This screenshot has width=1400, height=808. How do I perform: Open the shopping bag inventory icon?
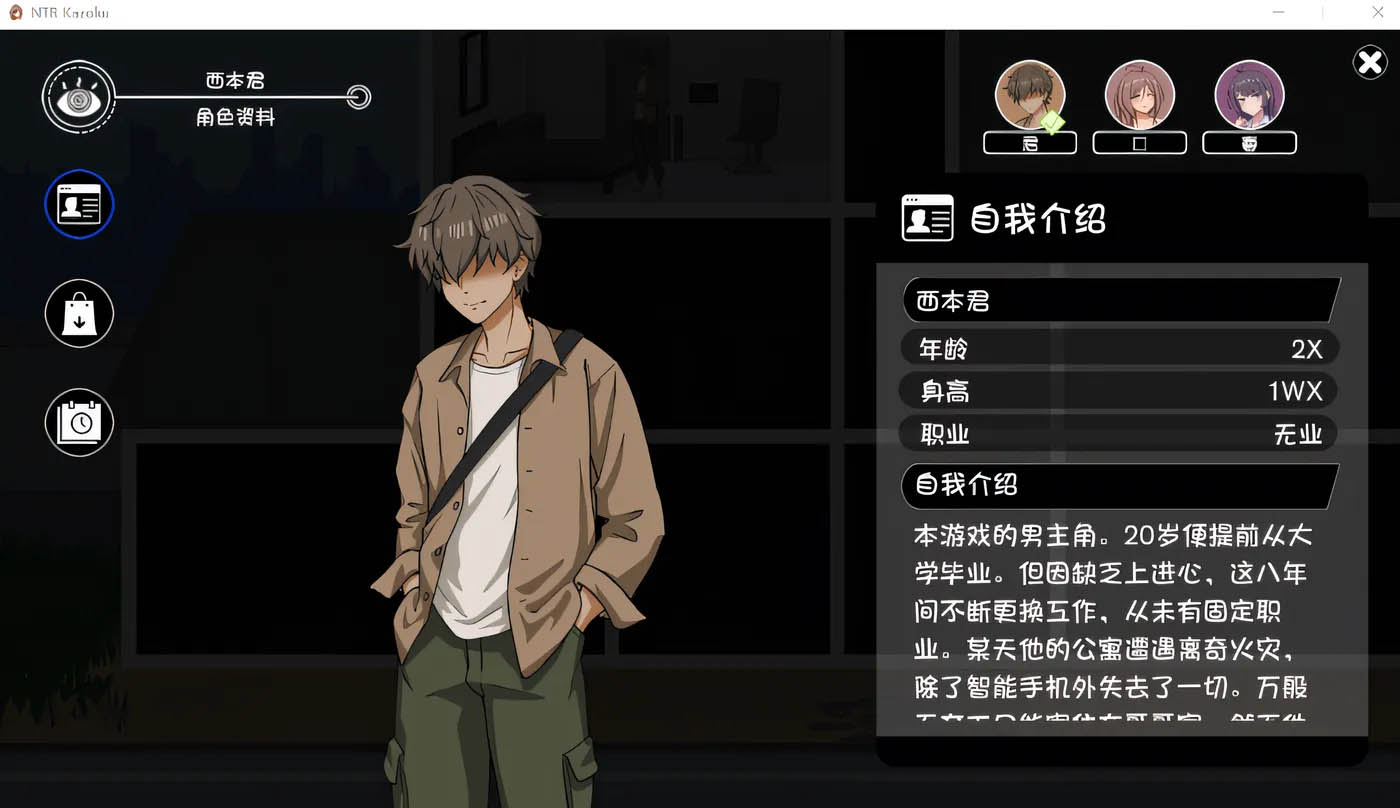point(79,313)
